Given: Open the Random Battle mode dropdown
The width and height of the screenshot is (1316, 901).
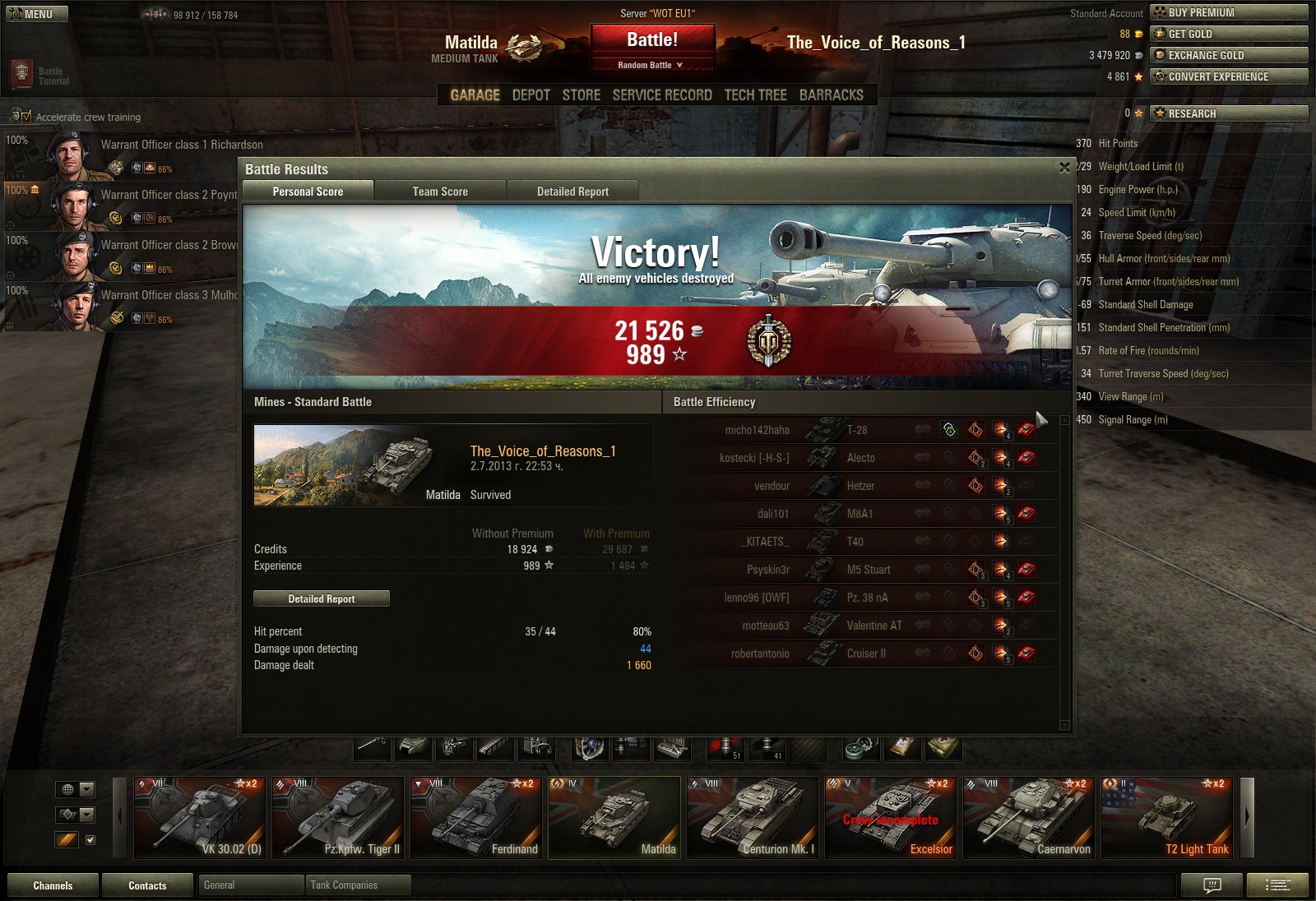Looking at the screenshot, I should (x=651, y=65).
